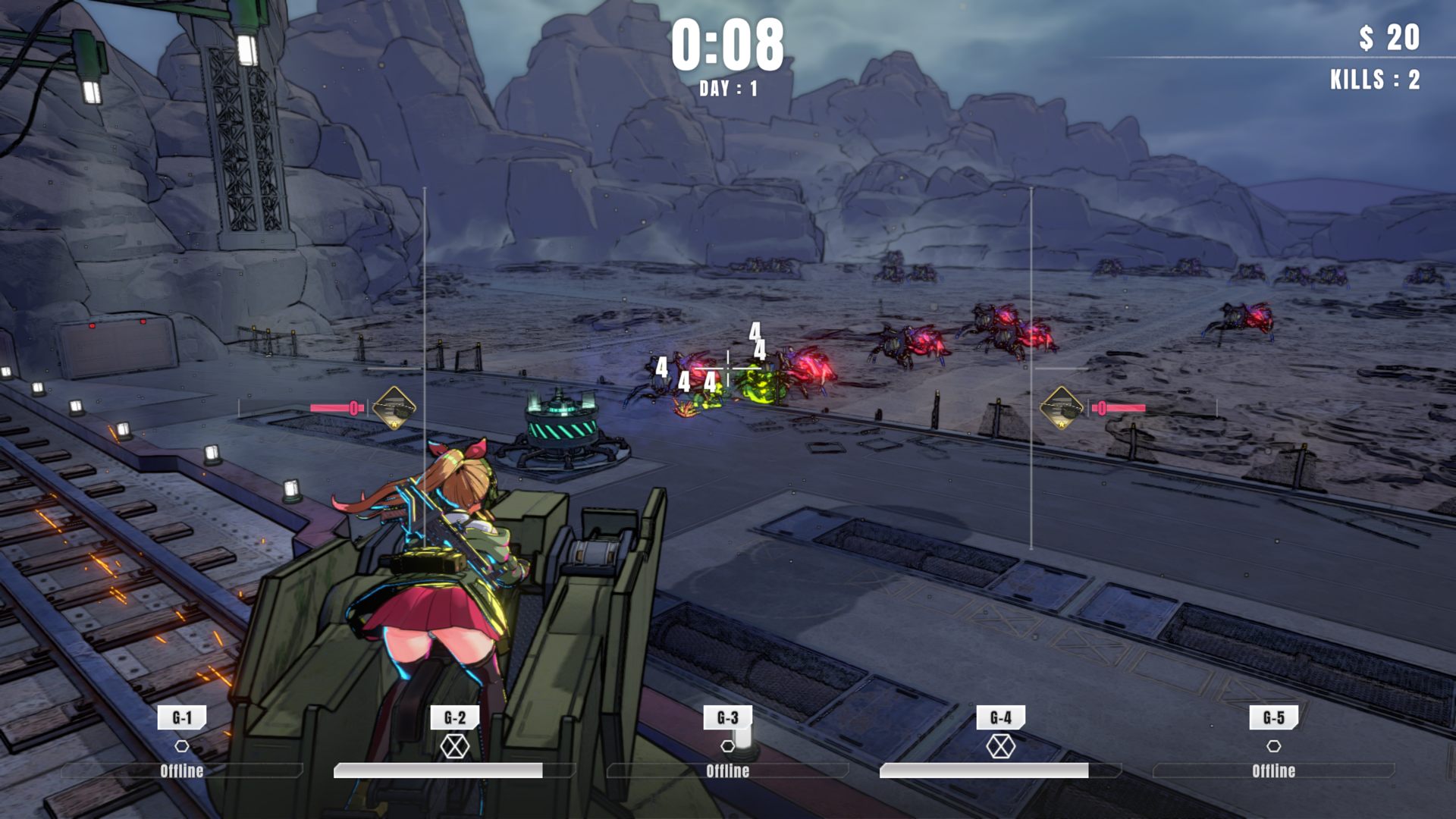Activate the G-5 turret slot label
Screen dimensions: 1456x819
[1274, 717]
